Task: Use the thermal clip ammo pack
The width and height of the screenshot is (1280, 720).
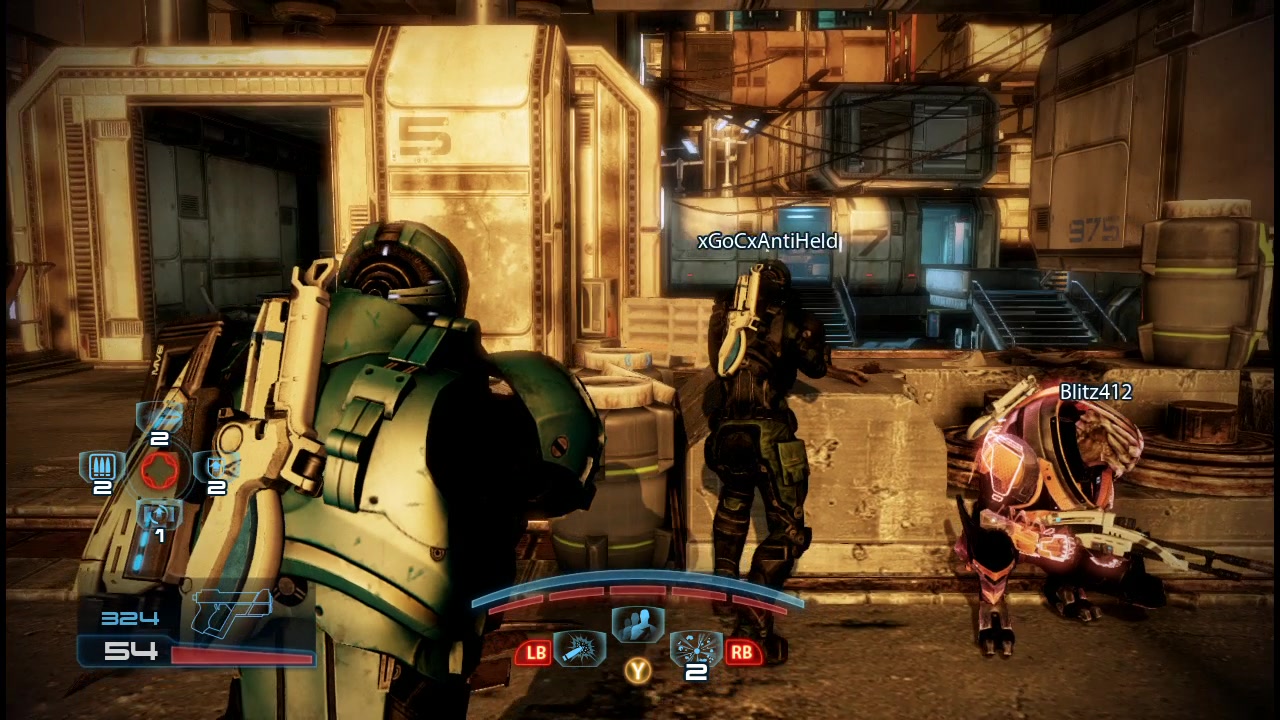Action: pos(102,468)
